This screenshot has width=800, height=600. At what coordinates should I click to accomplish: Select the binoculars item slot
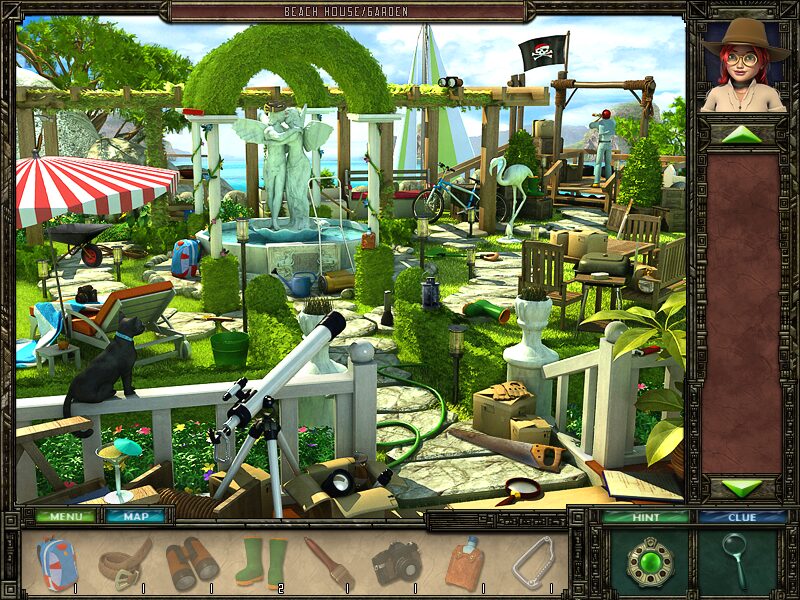coord(191,563)
